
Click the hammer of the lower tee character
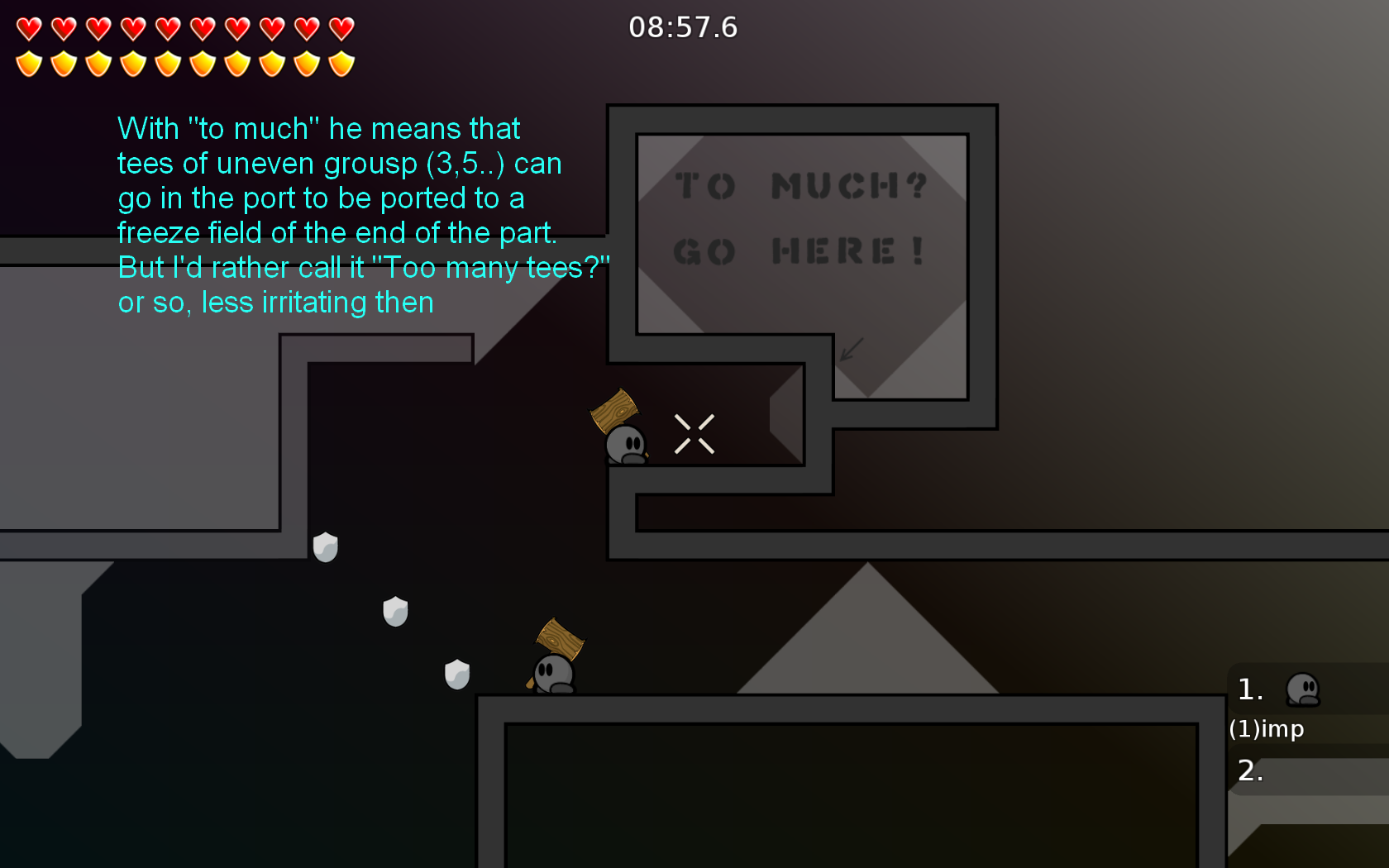[x=559, y=638]
